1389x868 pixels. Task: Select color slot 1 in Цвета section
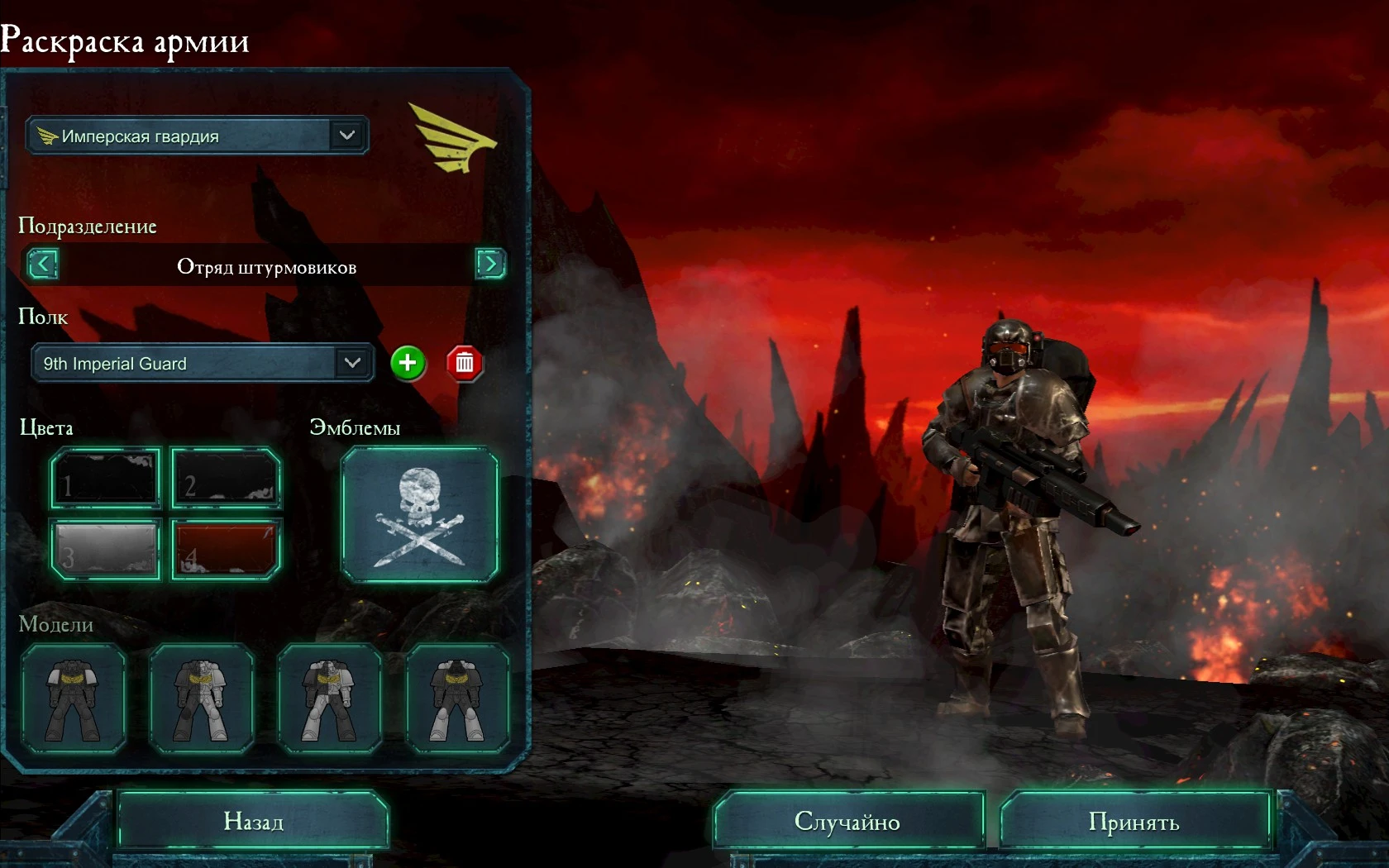pos(104,479)
